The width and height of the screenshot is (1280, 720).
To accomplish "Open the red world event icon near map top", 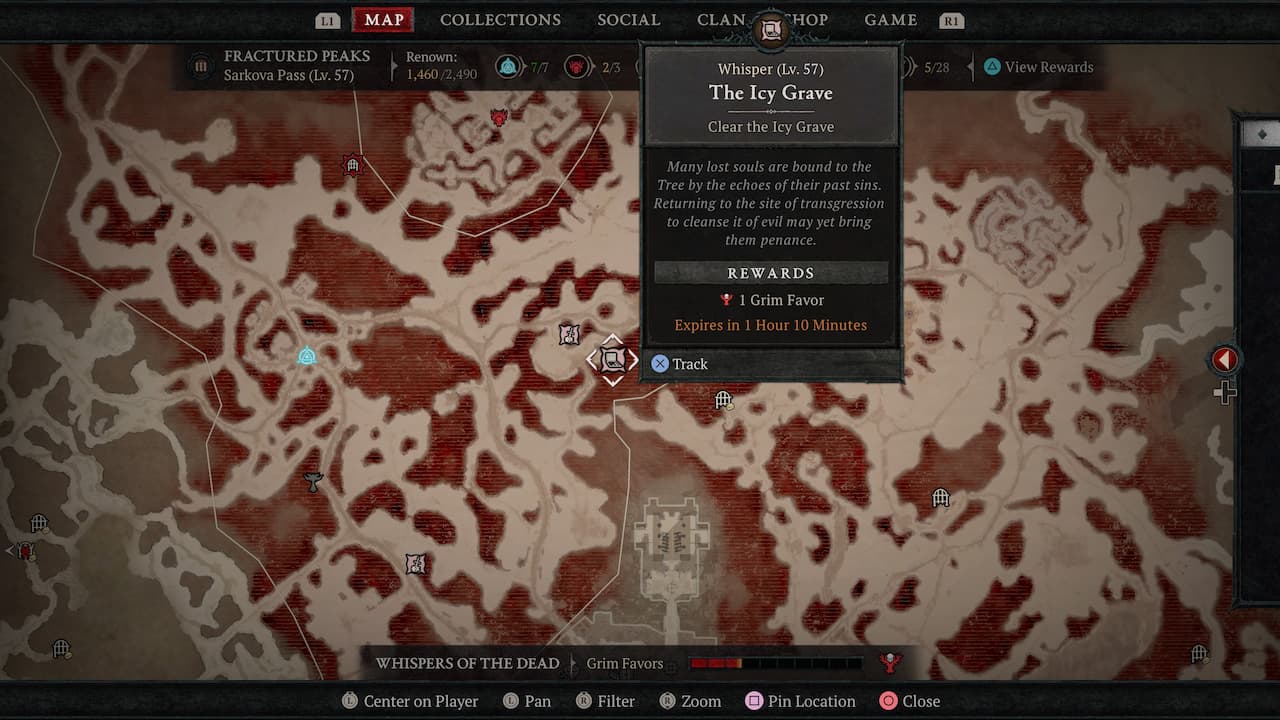I will tap(497, 114).
